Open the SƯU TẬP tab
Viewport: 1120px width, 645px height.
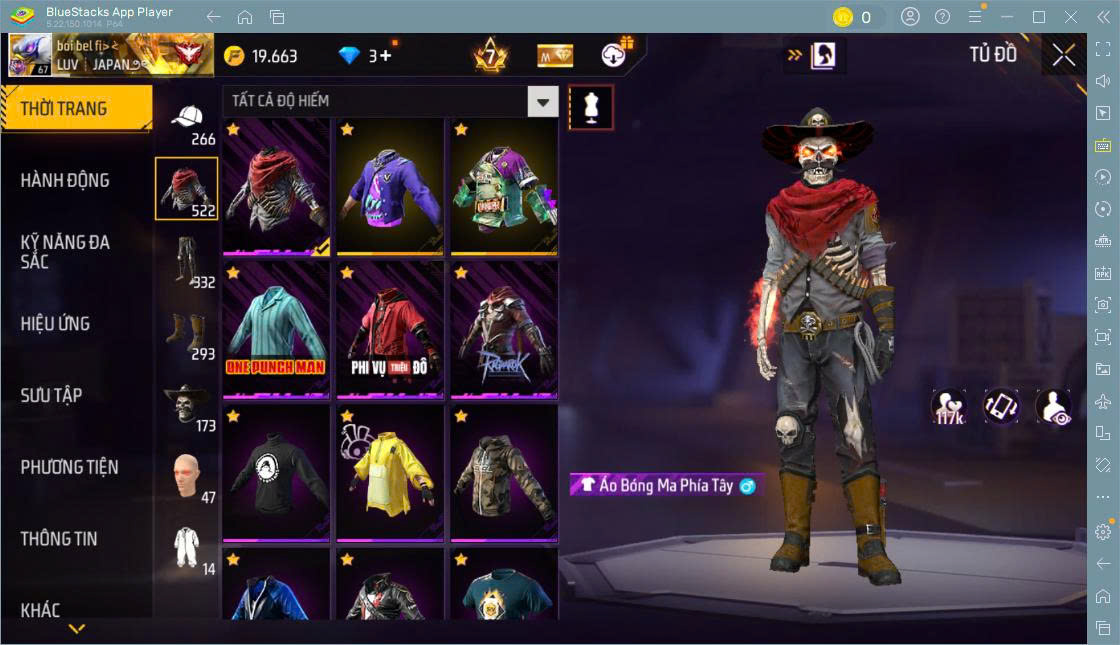(51, 396)
